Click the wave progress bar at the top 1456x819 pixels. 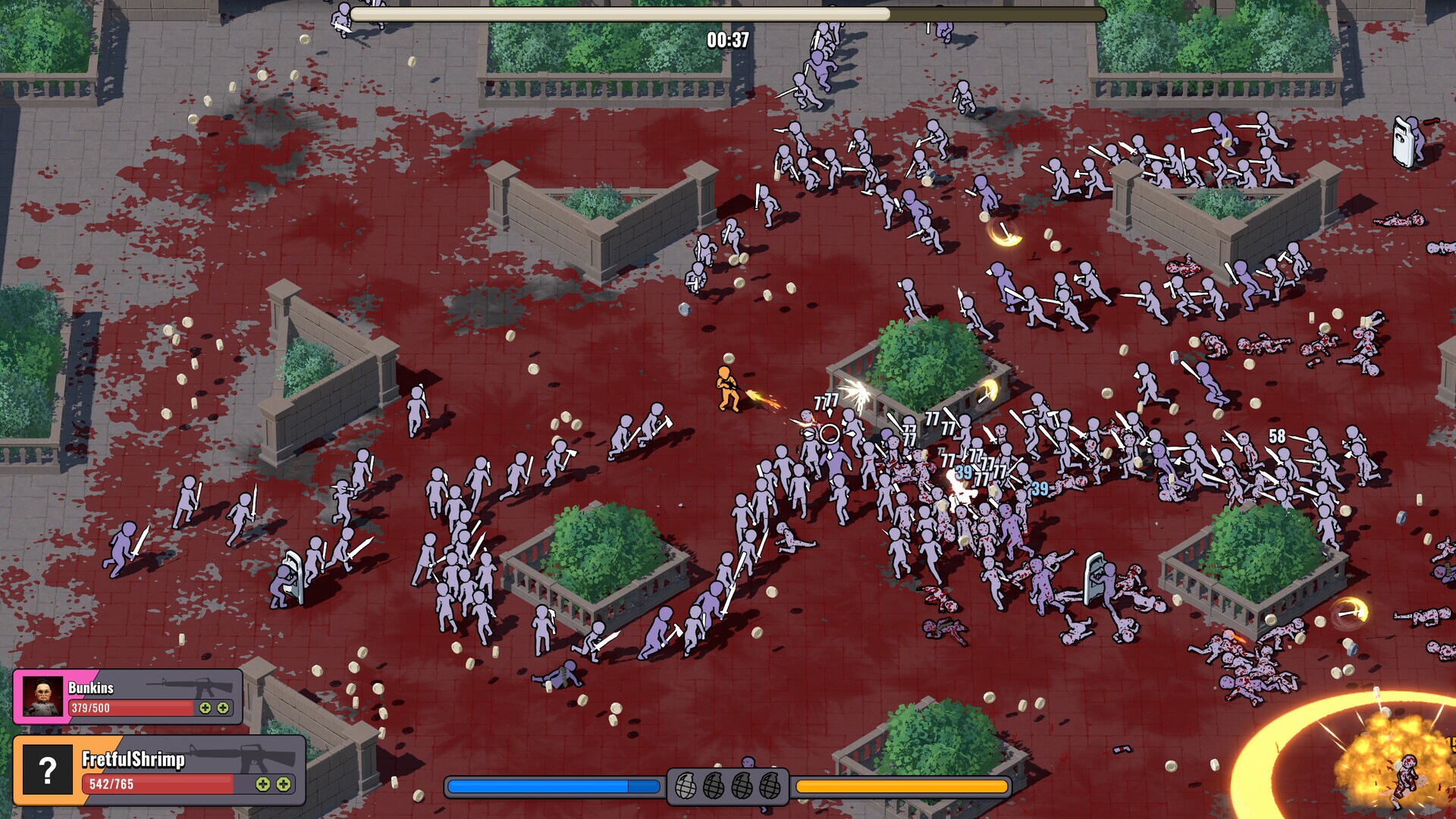coord(728,12)
